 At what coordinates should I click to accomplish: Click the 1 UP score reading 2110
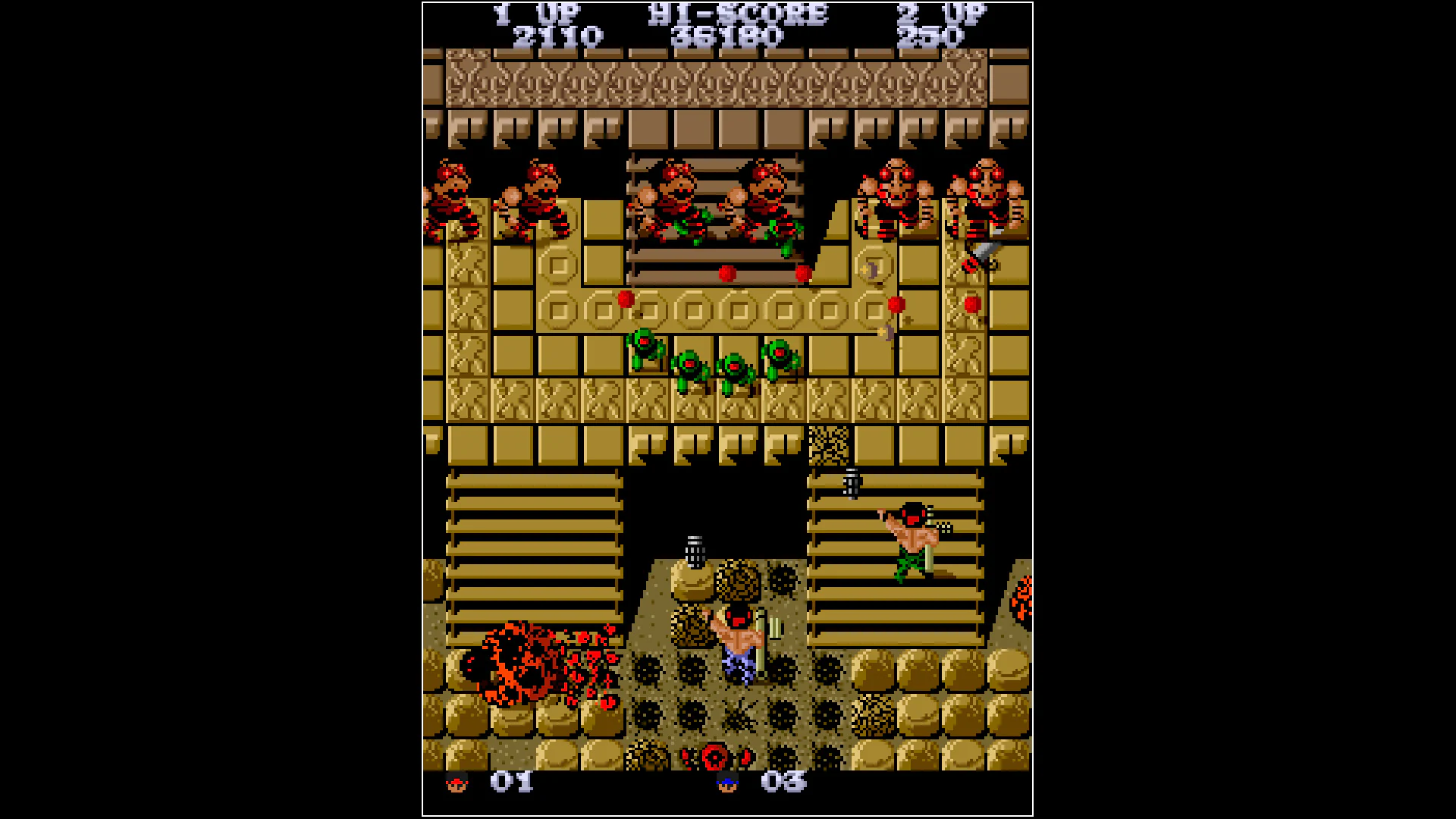click(557, 33)
